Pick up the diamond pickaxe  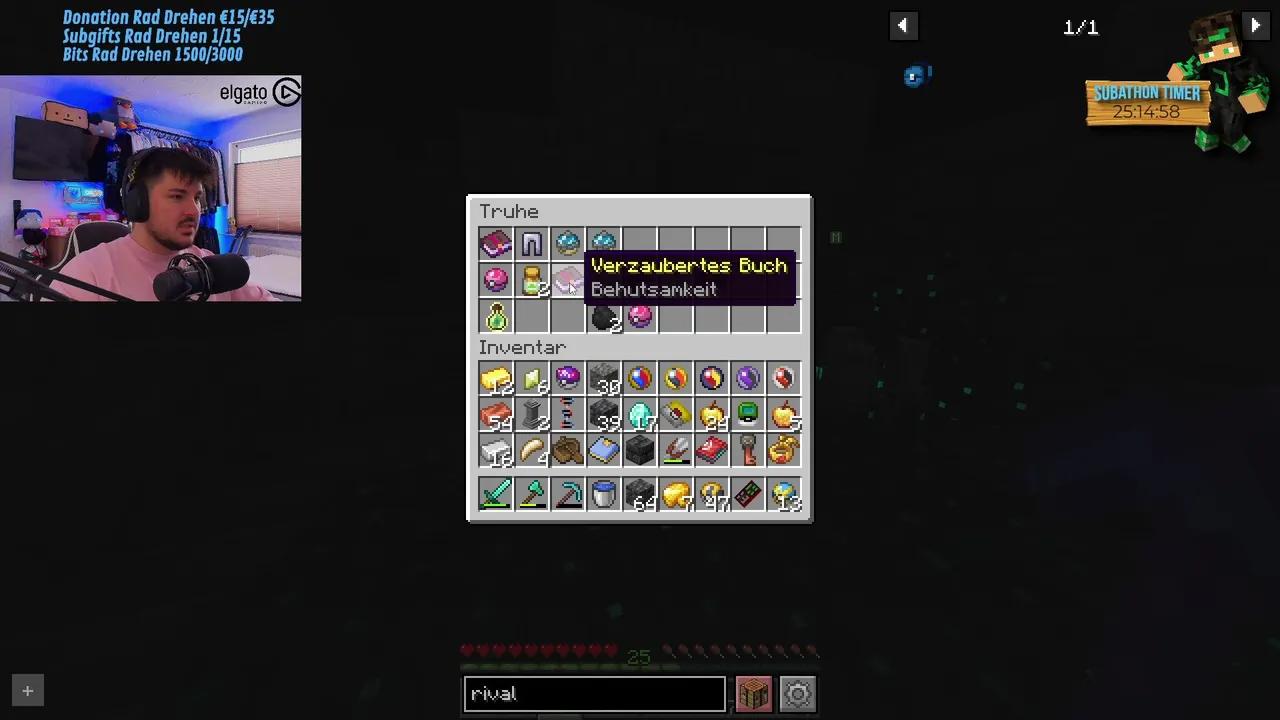click(567, 495)
